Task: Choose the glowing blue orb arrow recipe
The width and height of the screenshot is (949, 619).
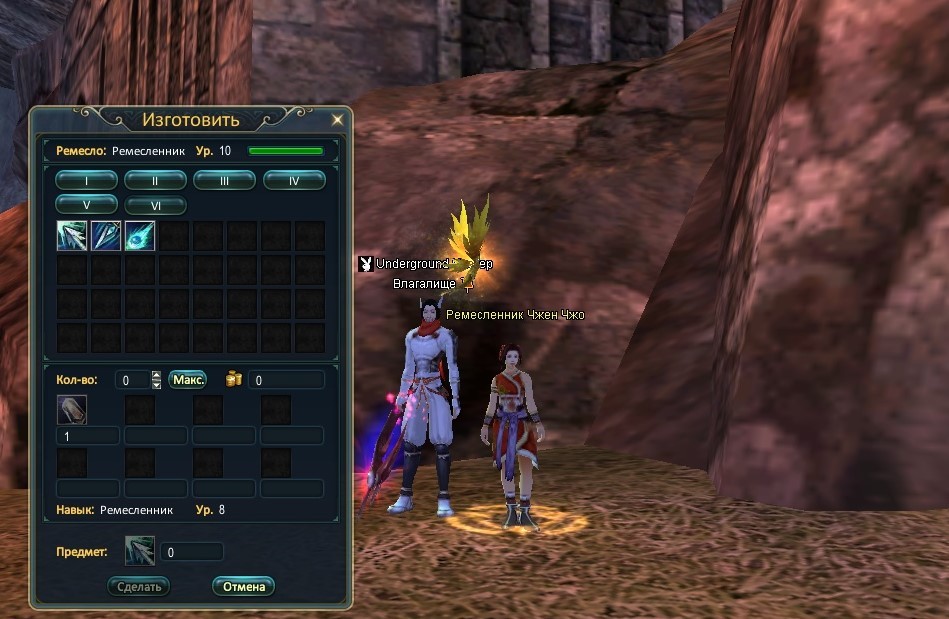Action: (139, 236)
